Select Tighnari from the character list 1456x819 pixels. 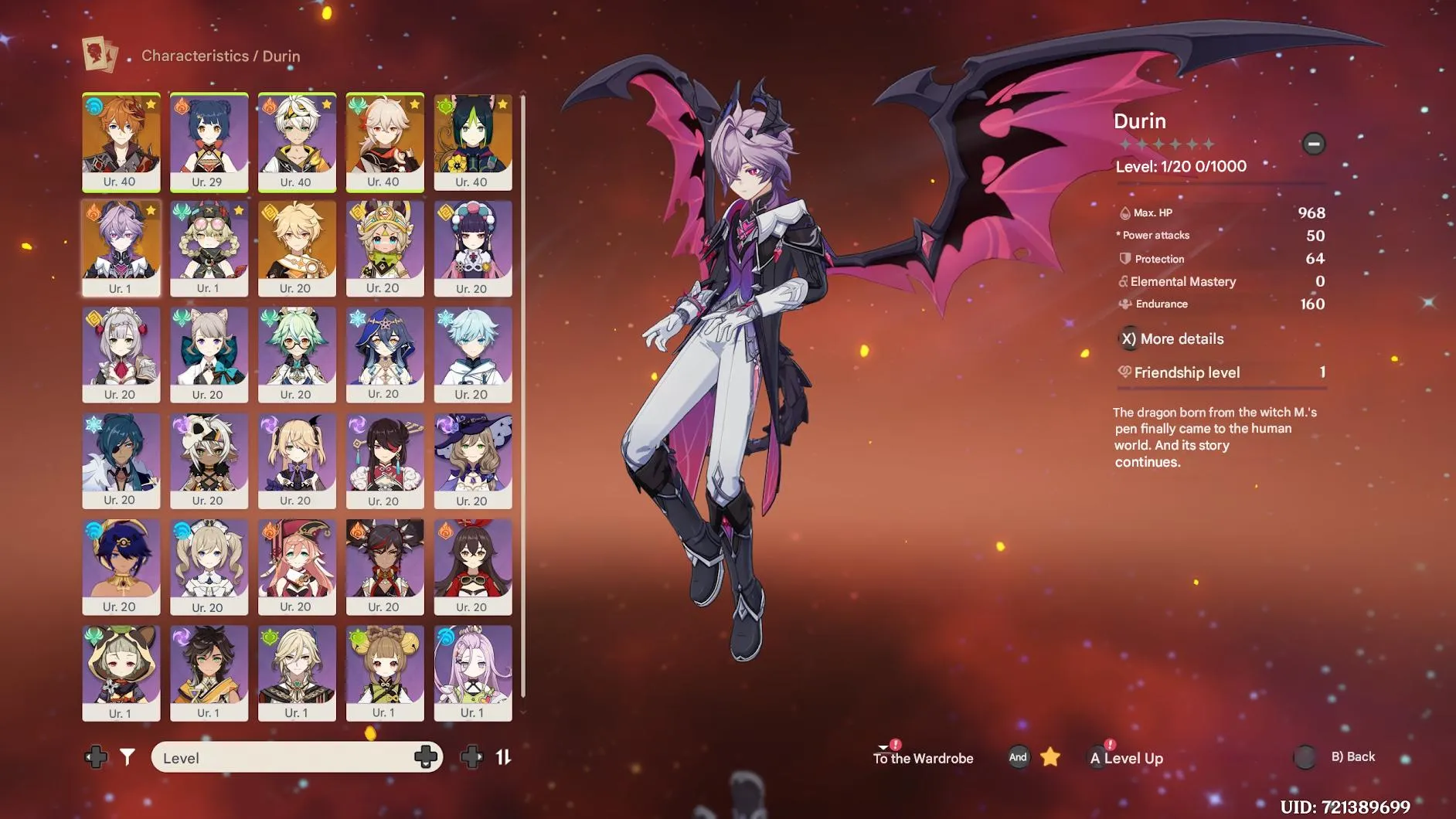[x=473, y=142]
